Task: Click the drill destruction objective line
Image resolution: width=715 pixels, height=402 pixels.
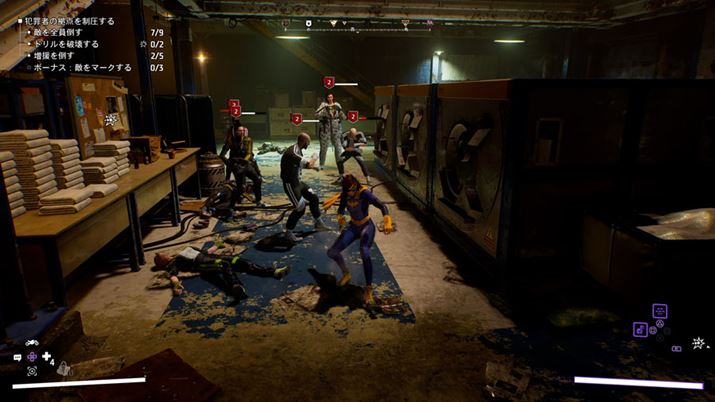Action: coord(67,44)
